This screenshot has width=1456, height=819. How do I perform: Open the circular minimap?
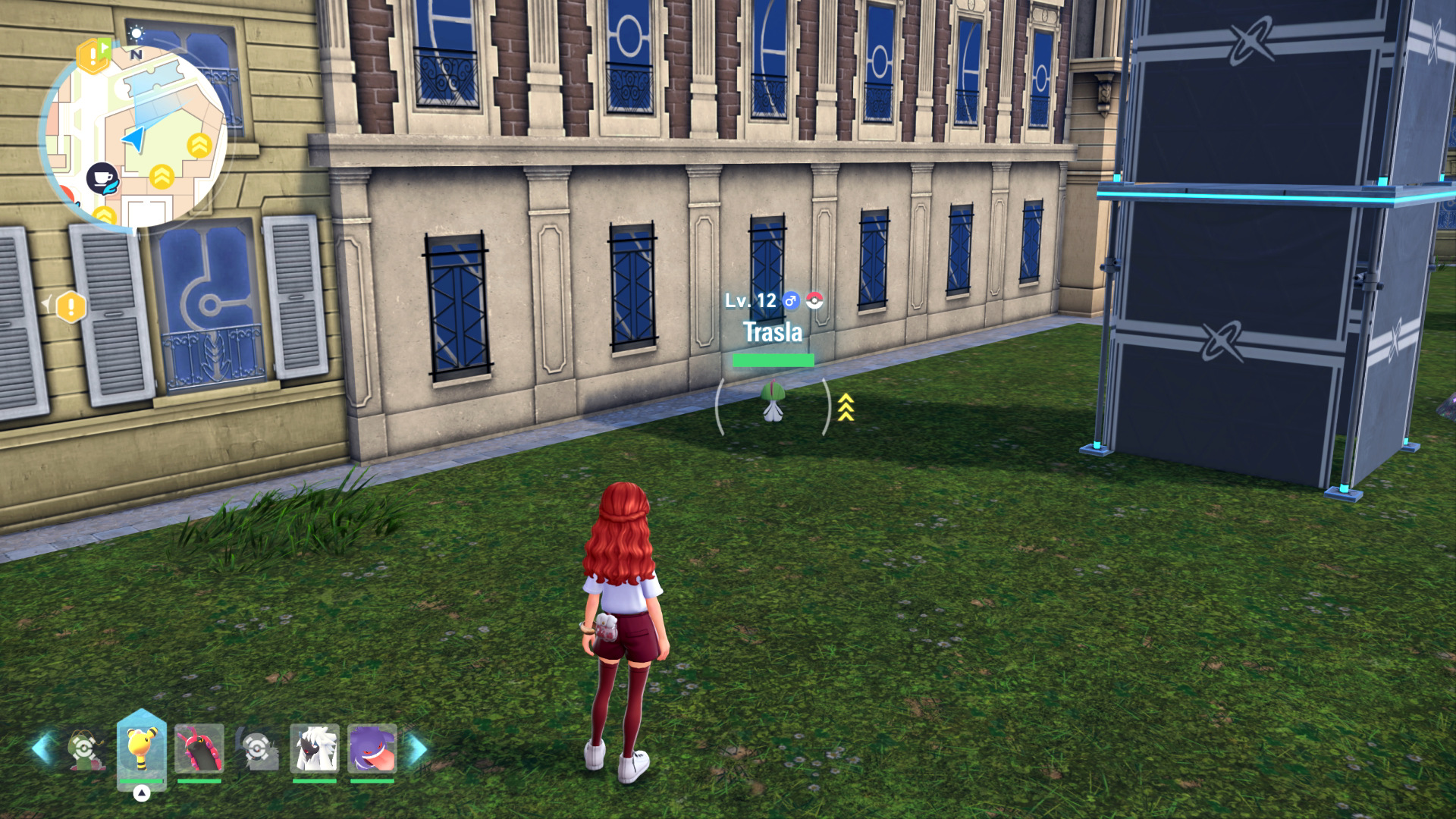pos(134,136)
